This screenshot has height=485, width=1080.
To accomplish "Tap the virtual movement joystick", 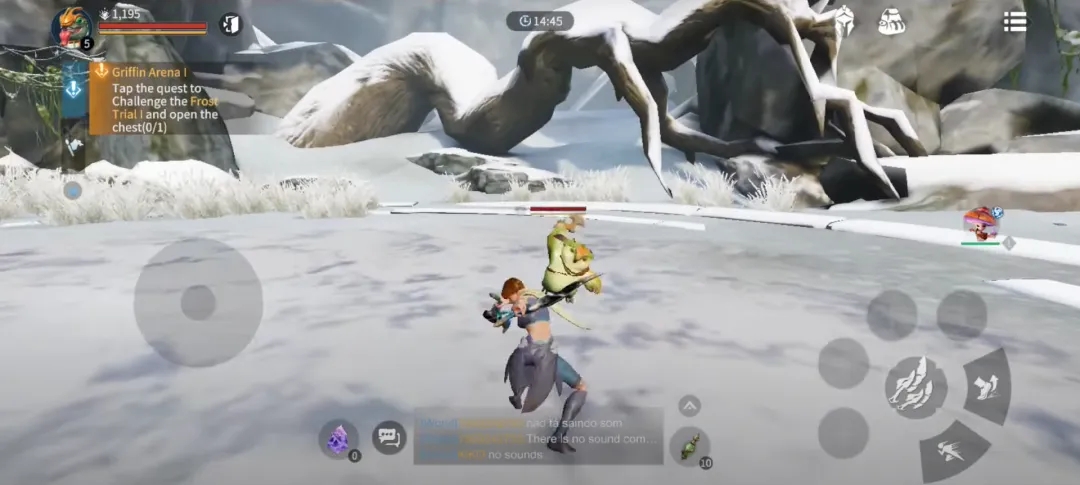I will (198, 302).
